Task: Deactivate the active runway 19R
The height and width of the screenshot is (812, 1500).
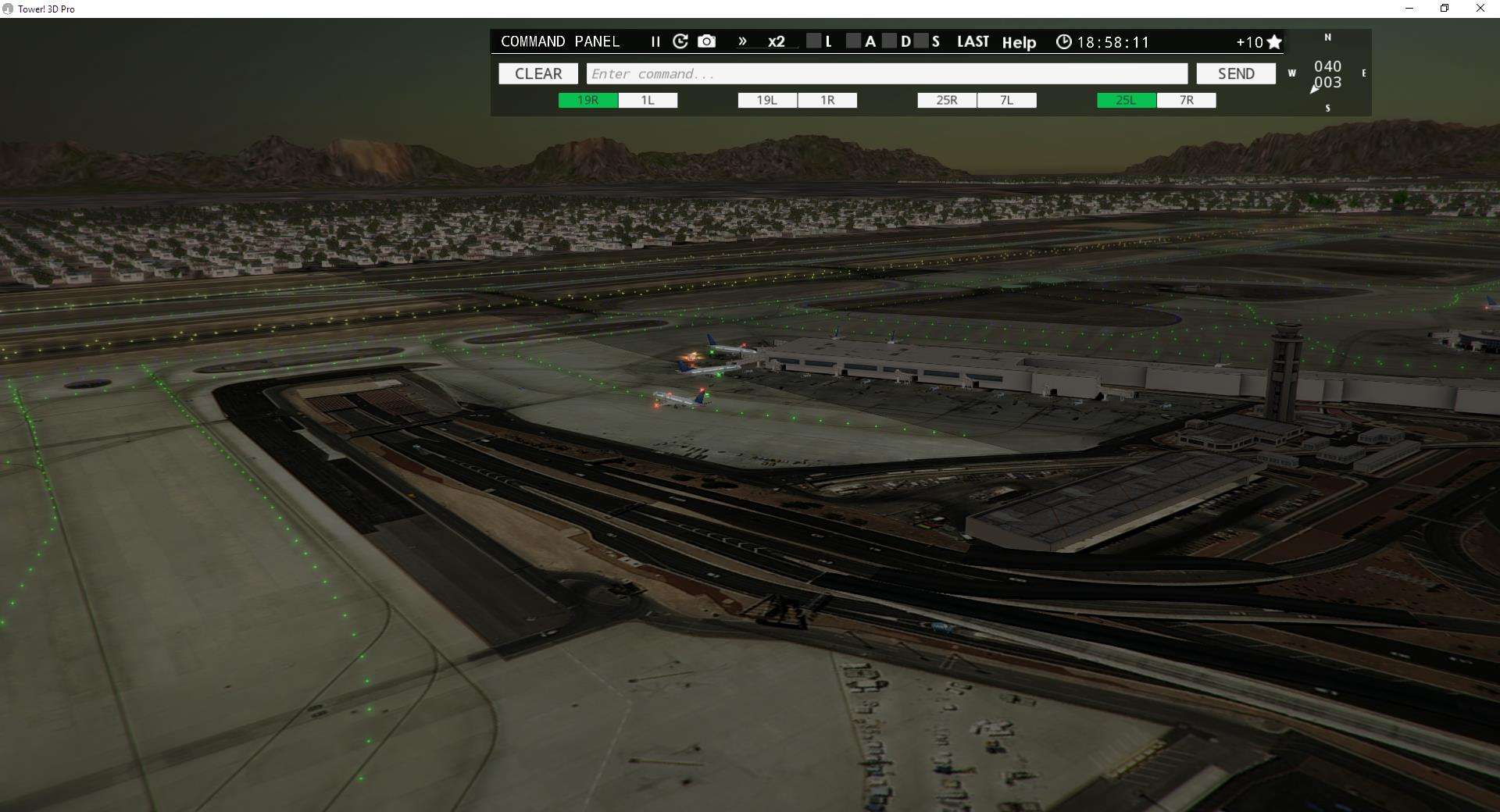Action: tap(587, 100)
